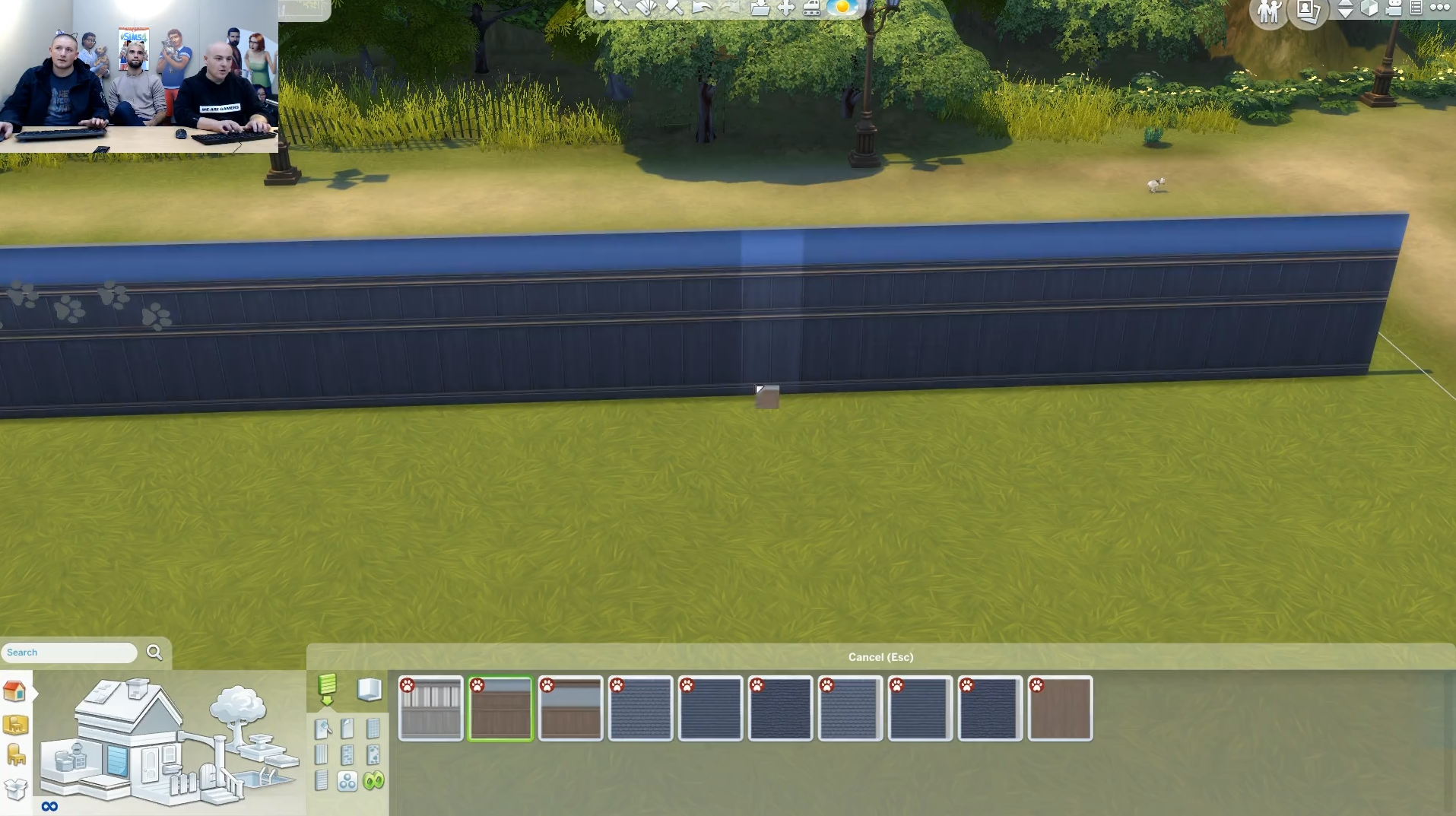Switch to the white room cube category

click(369, 689)
